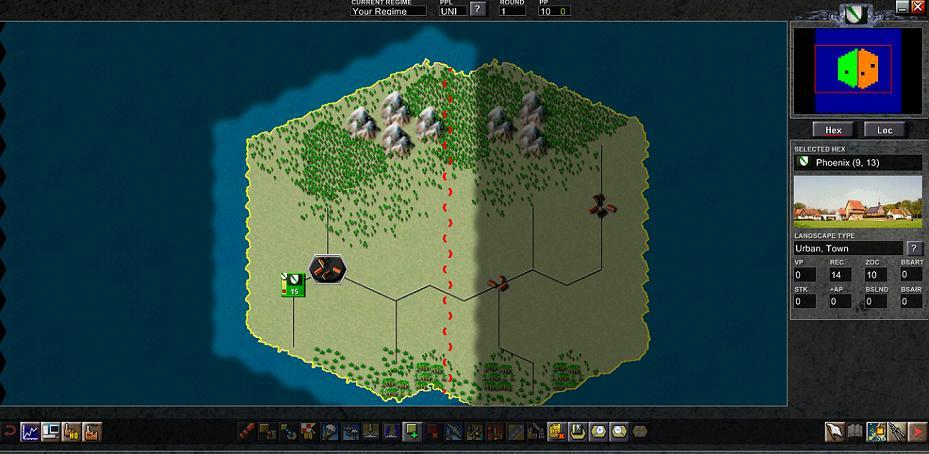929x454 pixels.
Task: Zoom in the map with the plus magnifier
Action: (598, 432)
